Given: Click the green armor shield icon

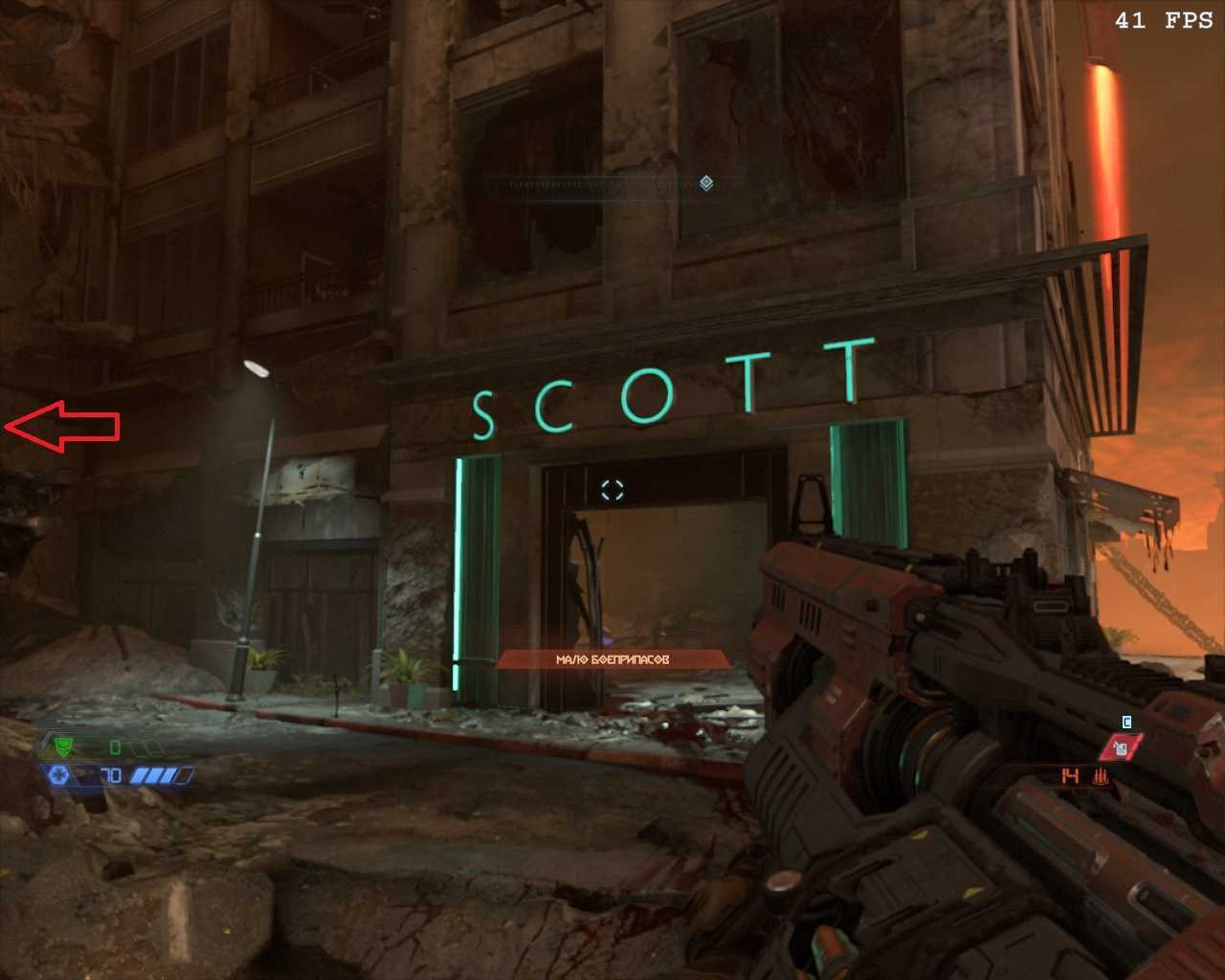Looking at the screenshot, I should [x=64, y=746].
